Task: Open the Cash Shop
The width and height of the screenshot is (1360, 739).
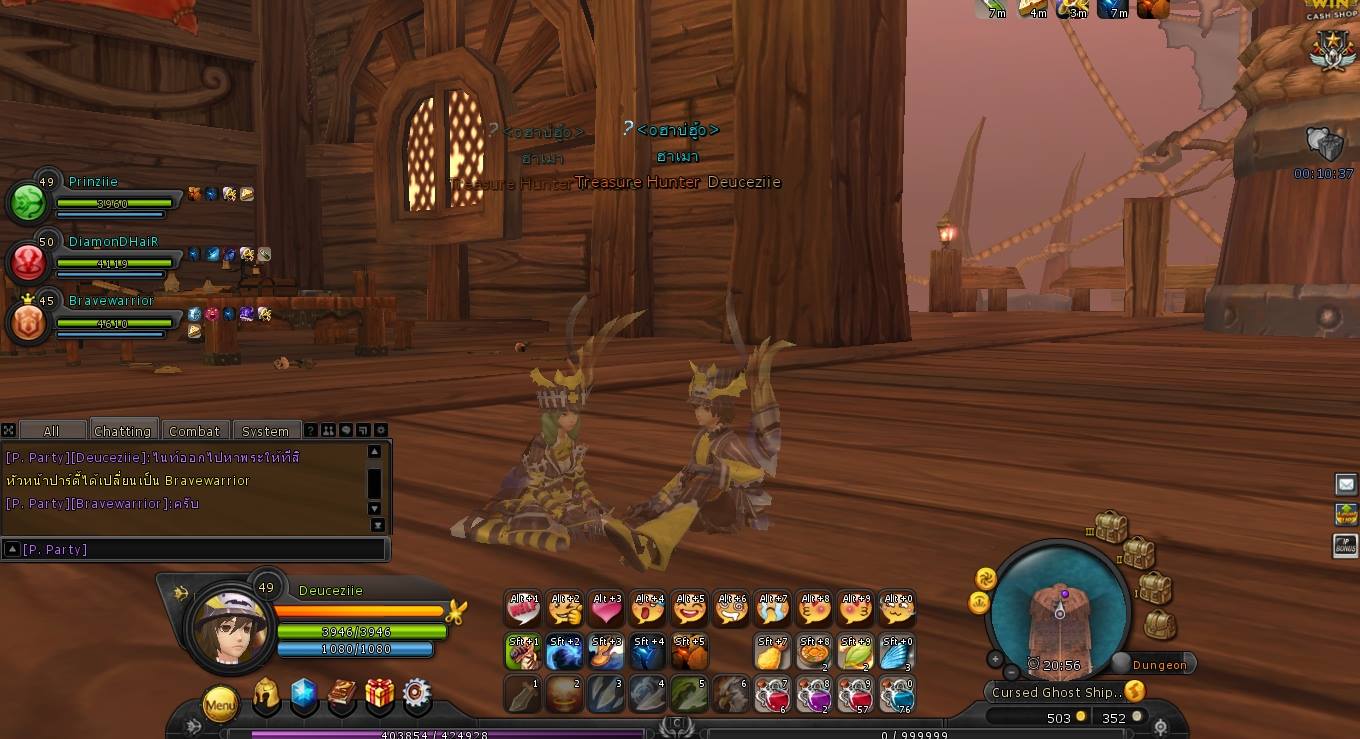Action: tap(1330, 12)
